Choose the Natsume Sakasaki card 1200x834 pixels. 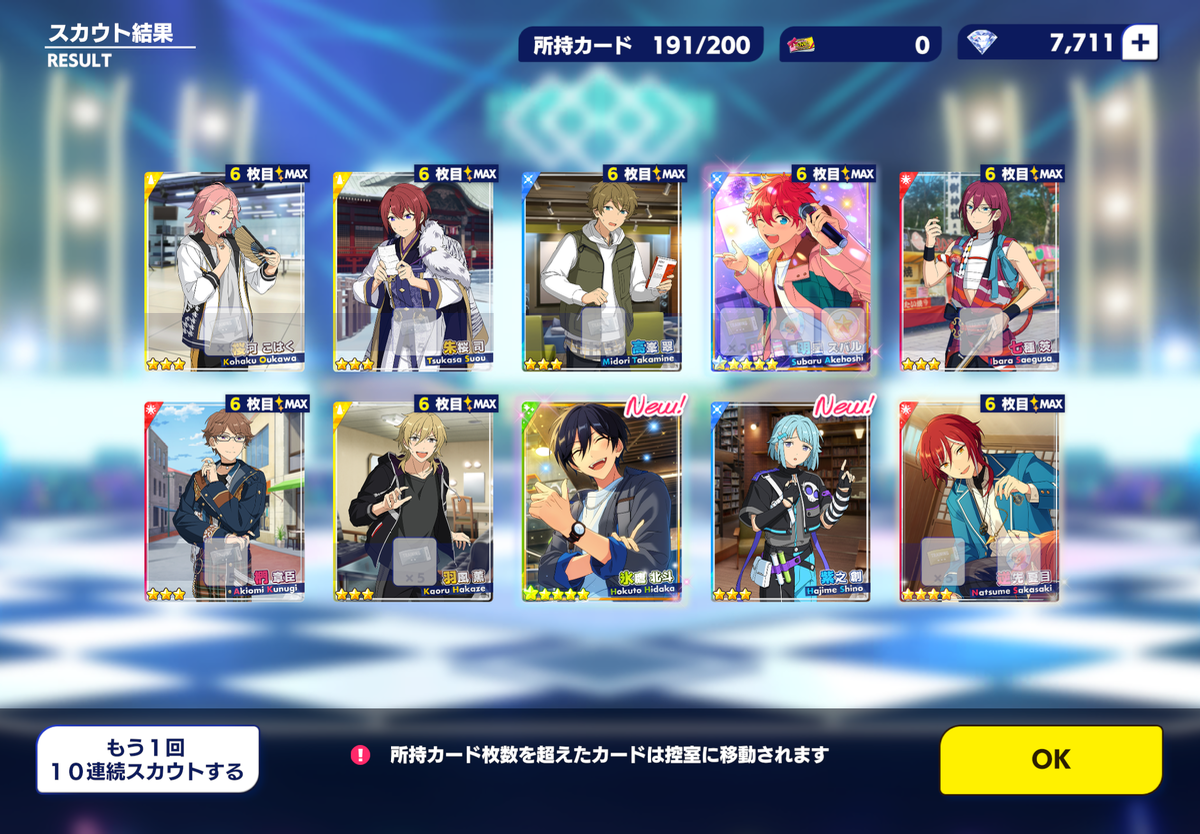pos(979,502)
